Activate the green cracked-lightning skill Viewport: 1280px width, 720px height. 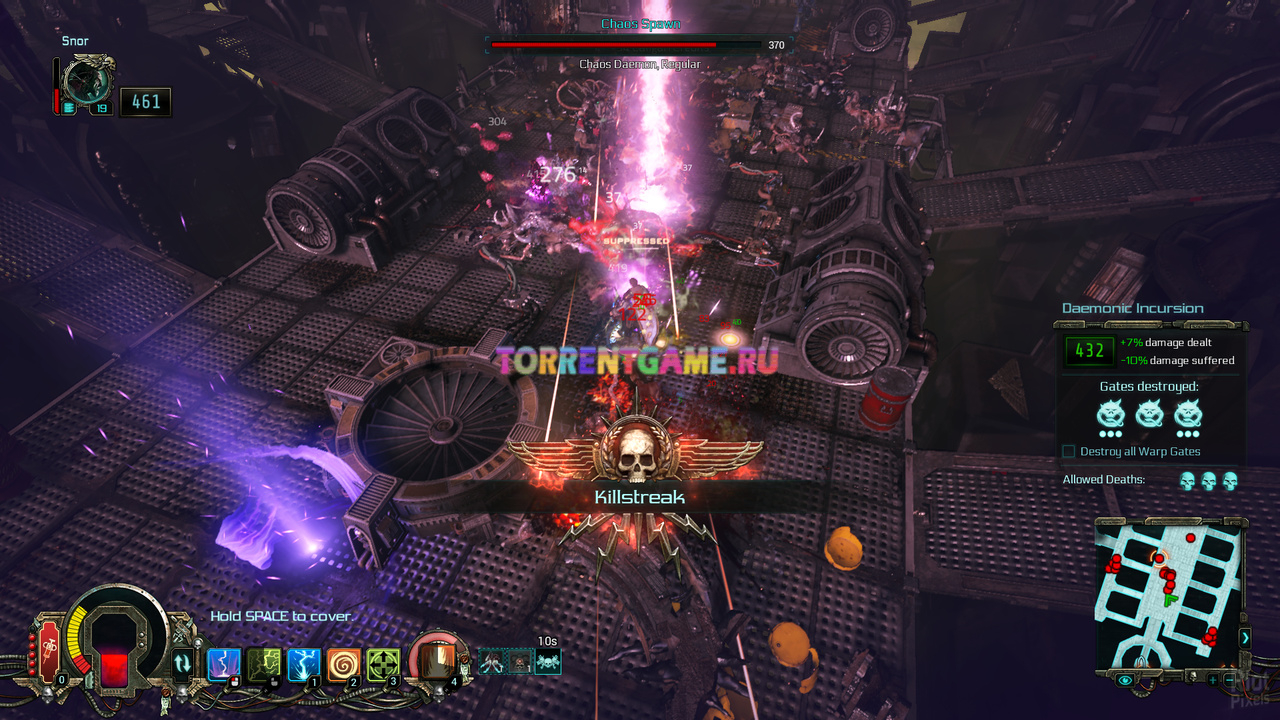pyautogui.click(x=262, y=664)
